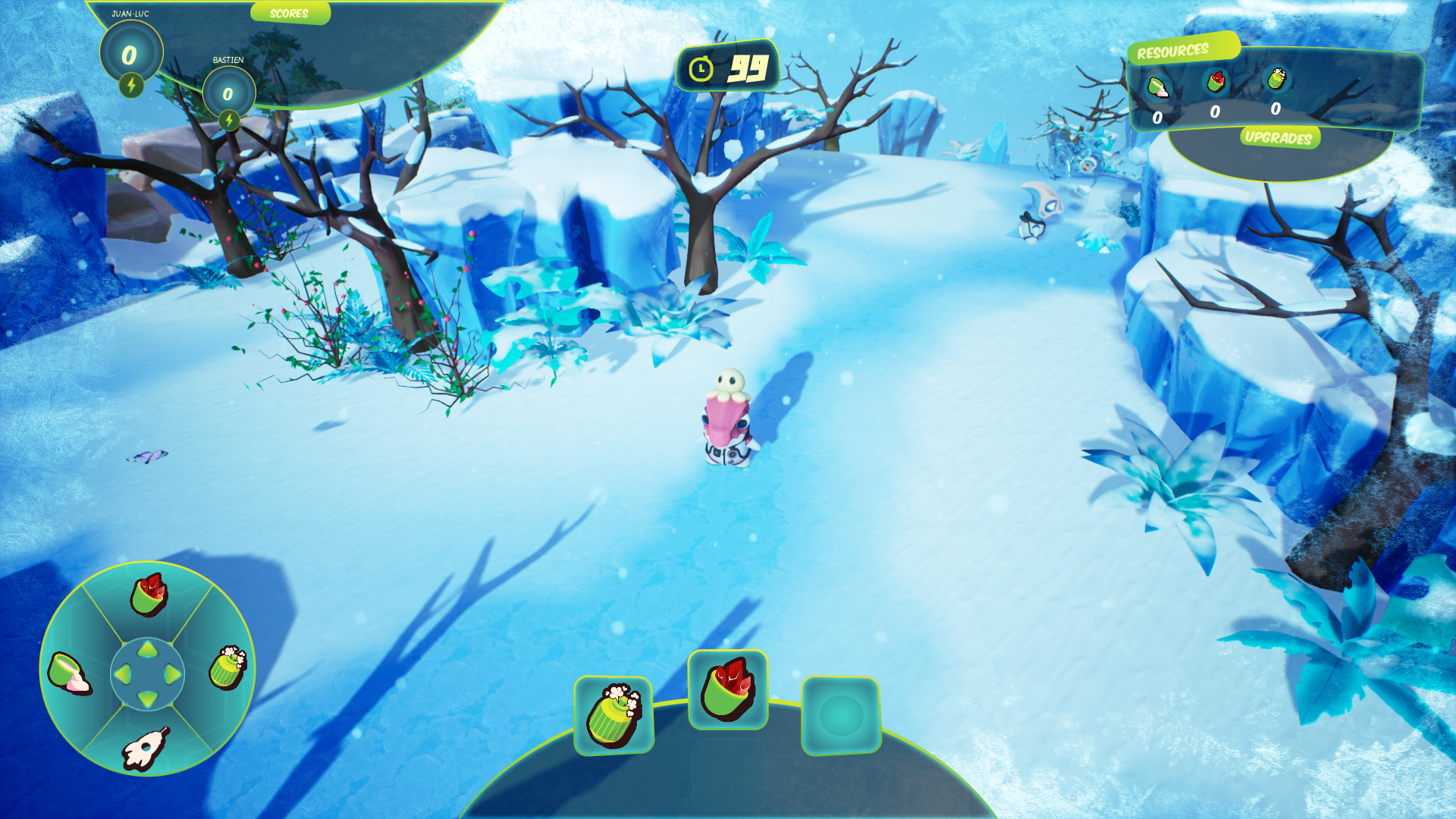Click the lightning bolt under Bastien's score
Image resolution: width=1456 pixels, height=819 pixels.
click(228, 120)
